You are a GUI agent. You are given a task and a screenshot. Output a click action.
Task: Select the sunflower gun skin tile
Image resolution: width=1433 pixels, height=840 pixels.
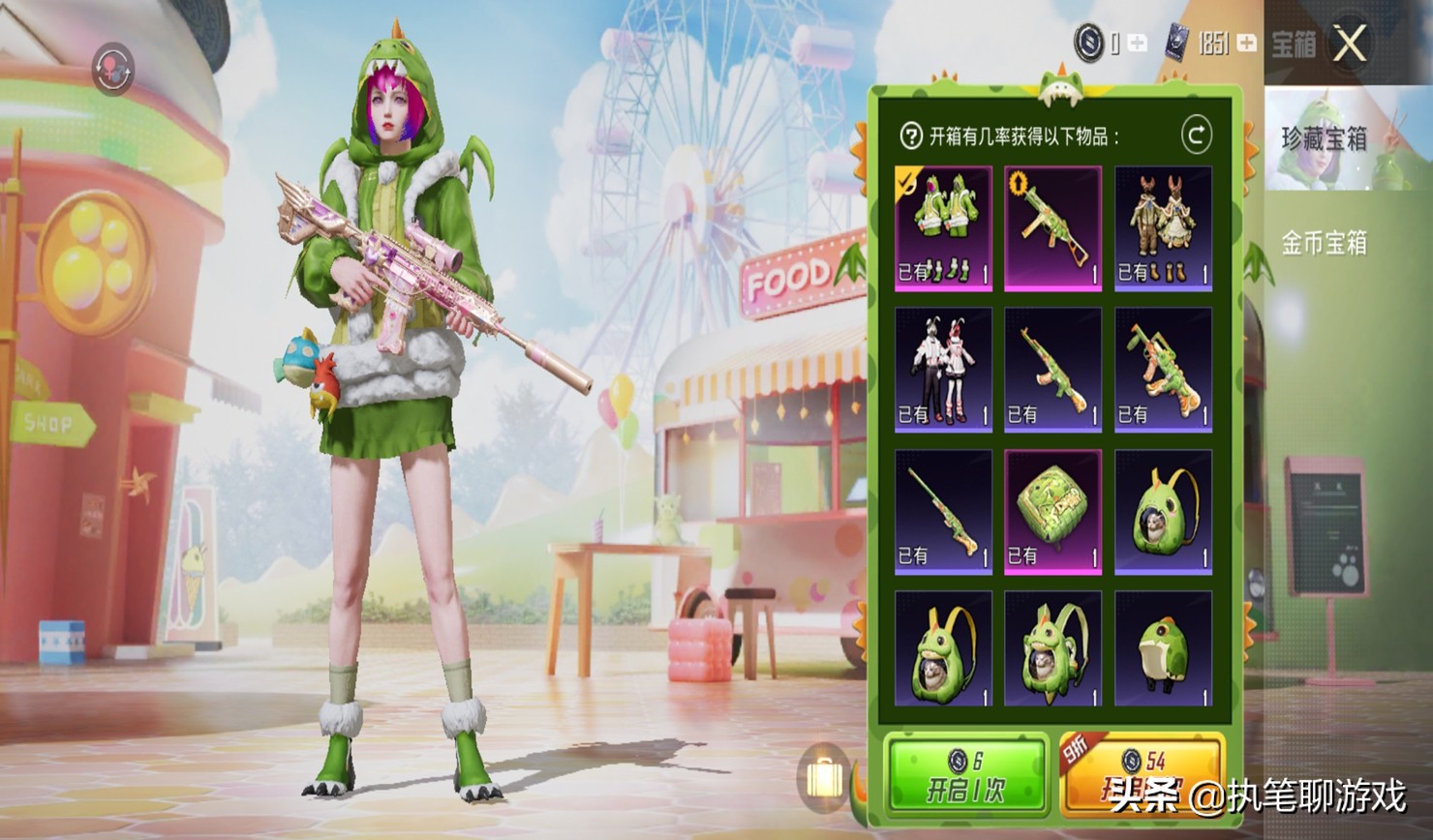point(1052,228)
